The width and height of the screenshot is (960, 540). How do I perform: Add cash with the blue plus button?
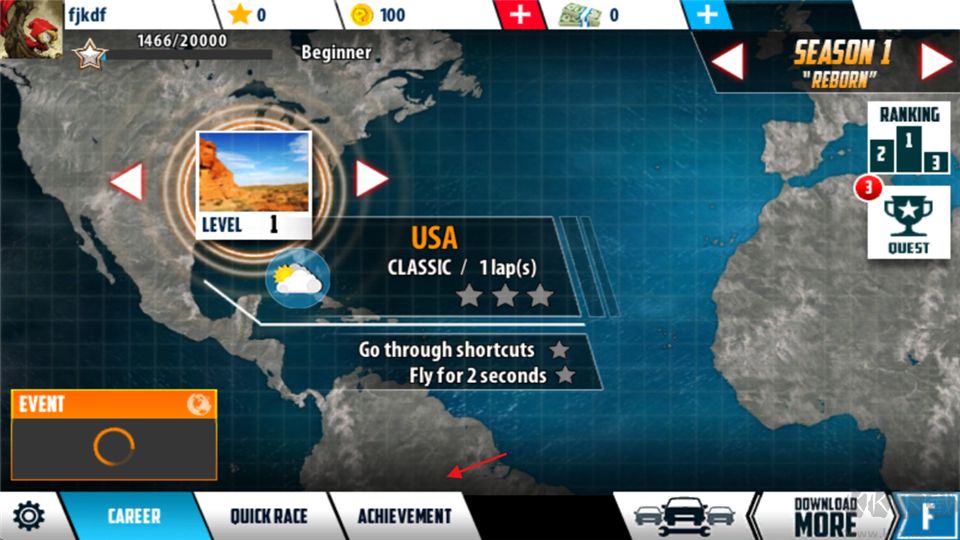(x=707, y=15)
